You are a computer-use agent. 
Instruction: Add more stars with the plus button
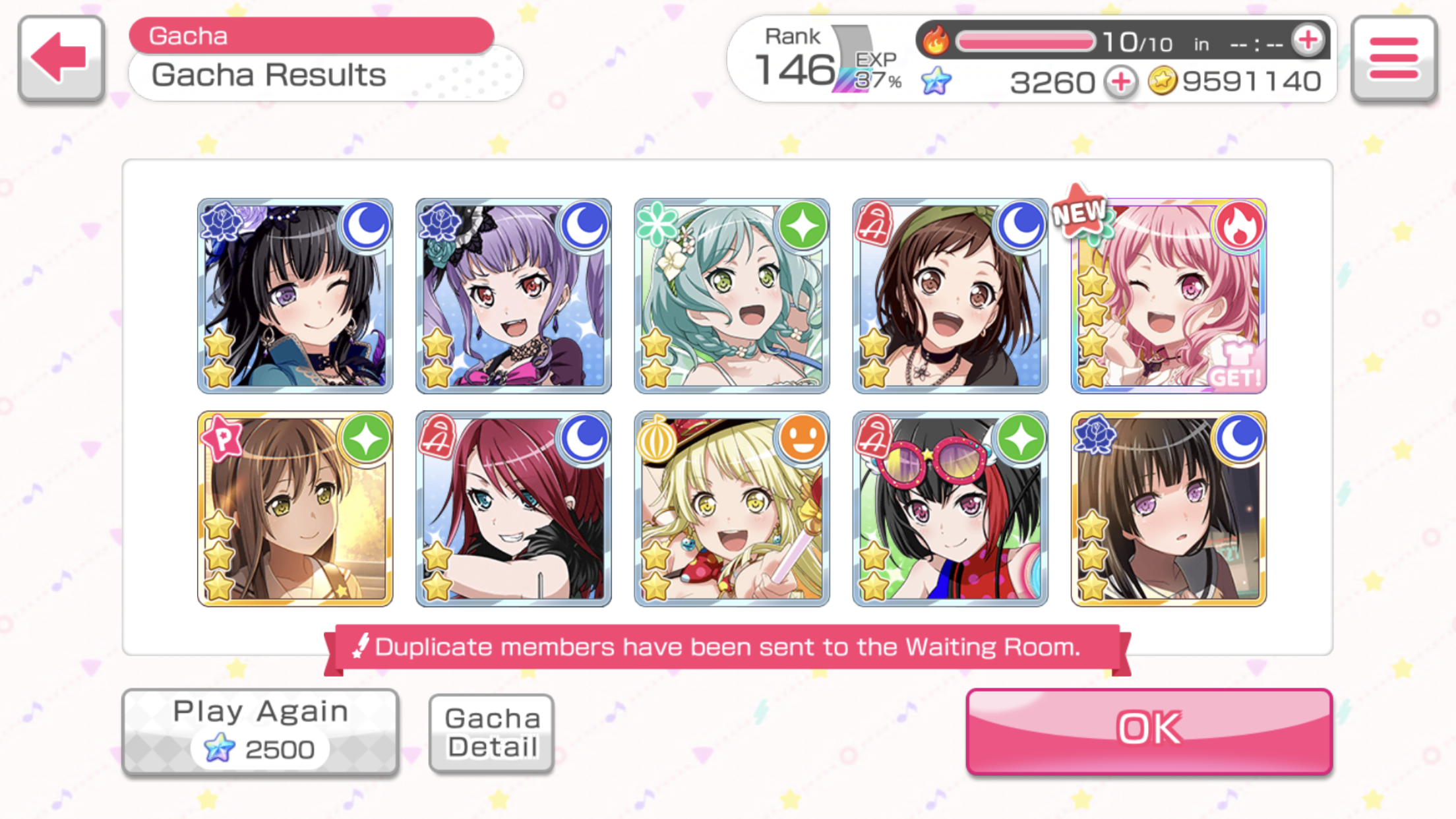coord(1122,82)
